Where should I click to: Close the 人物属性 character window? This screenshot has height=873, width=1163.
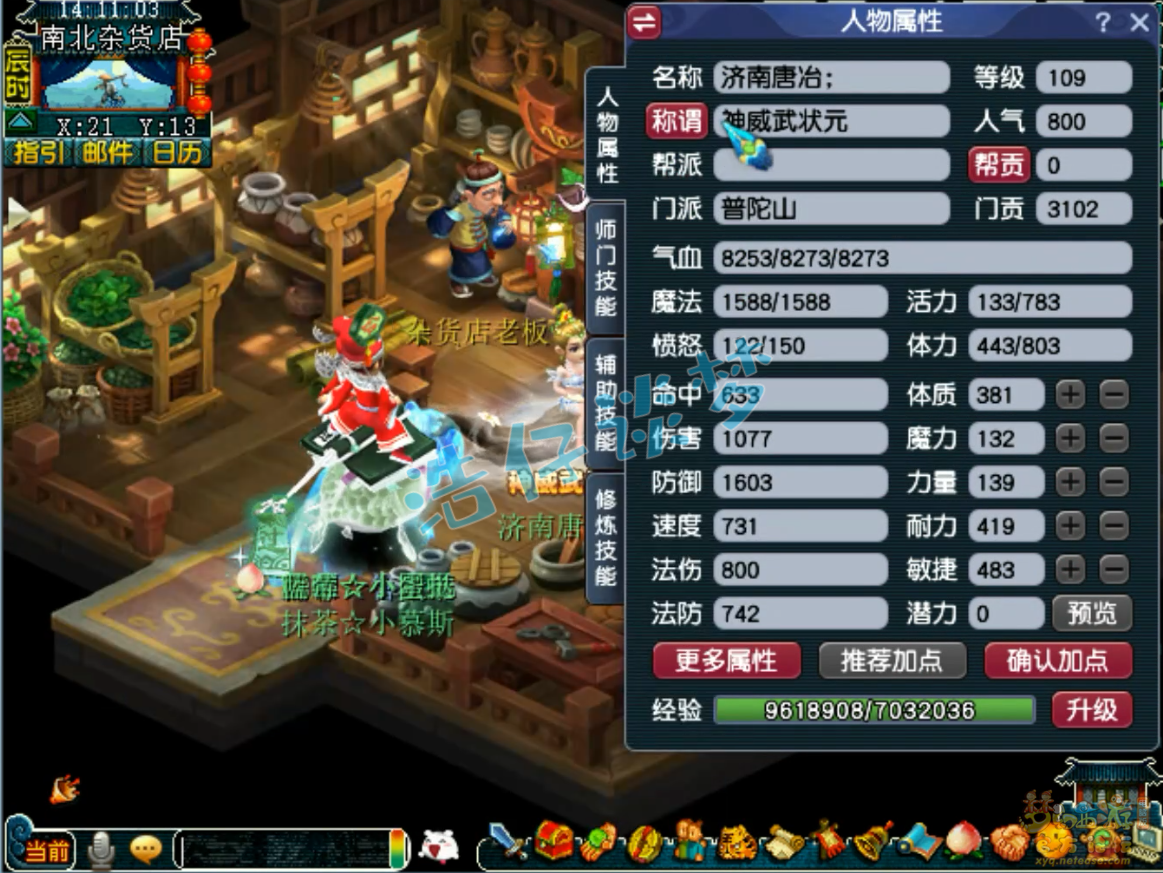1139,23
